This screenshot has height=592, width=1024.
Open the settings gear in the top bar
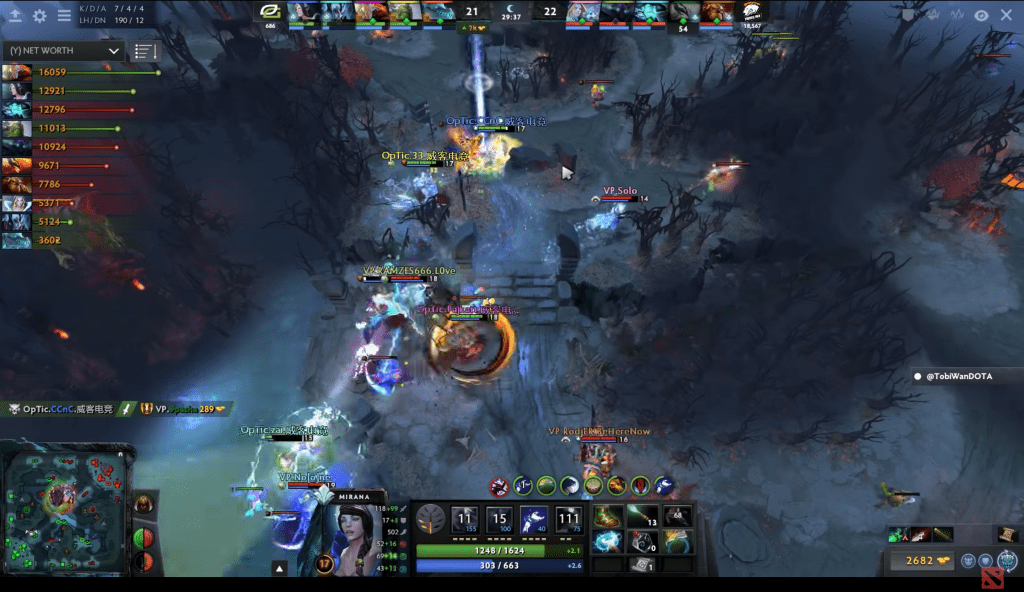(x=40, y=16)
